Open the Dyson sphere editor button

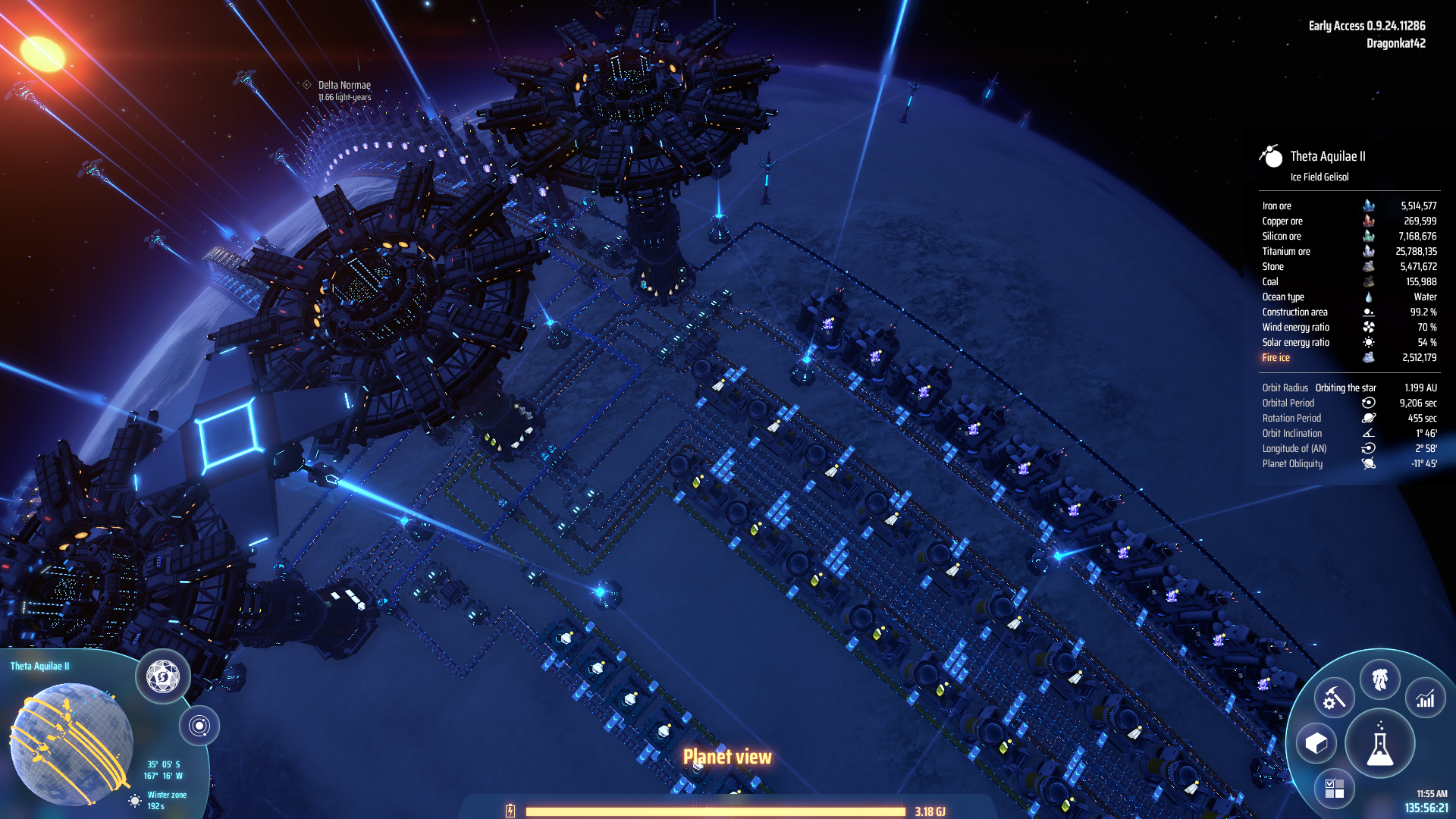point(162,676)
